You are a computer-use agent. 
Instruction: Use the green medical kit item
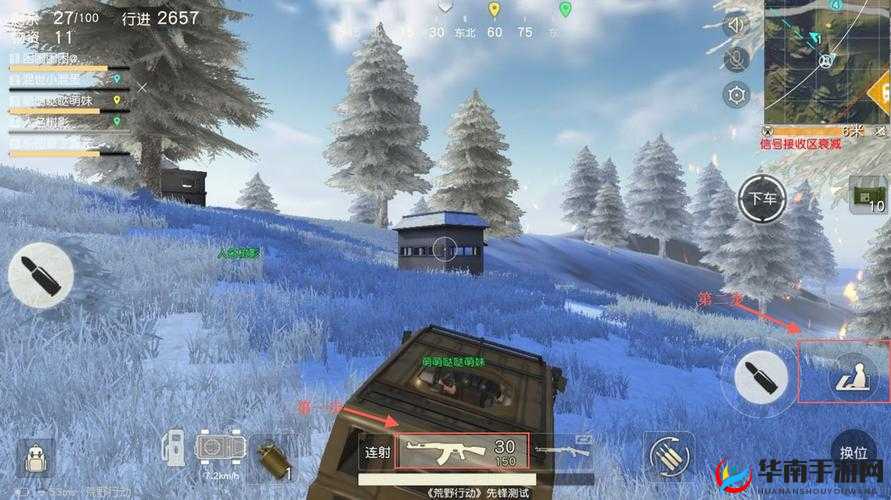coord(866,193)
